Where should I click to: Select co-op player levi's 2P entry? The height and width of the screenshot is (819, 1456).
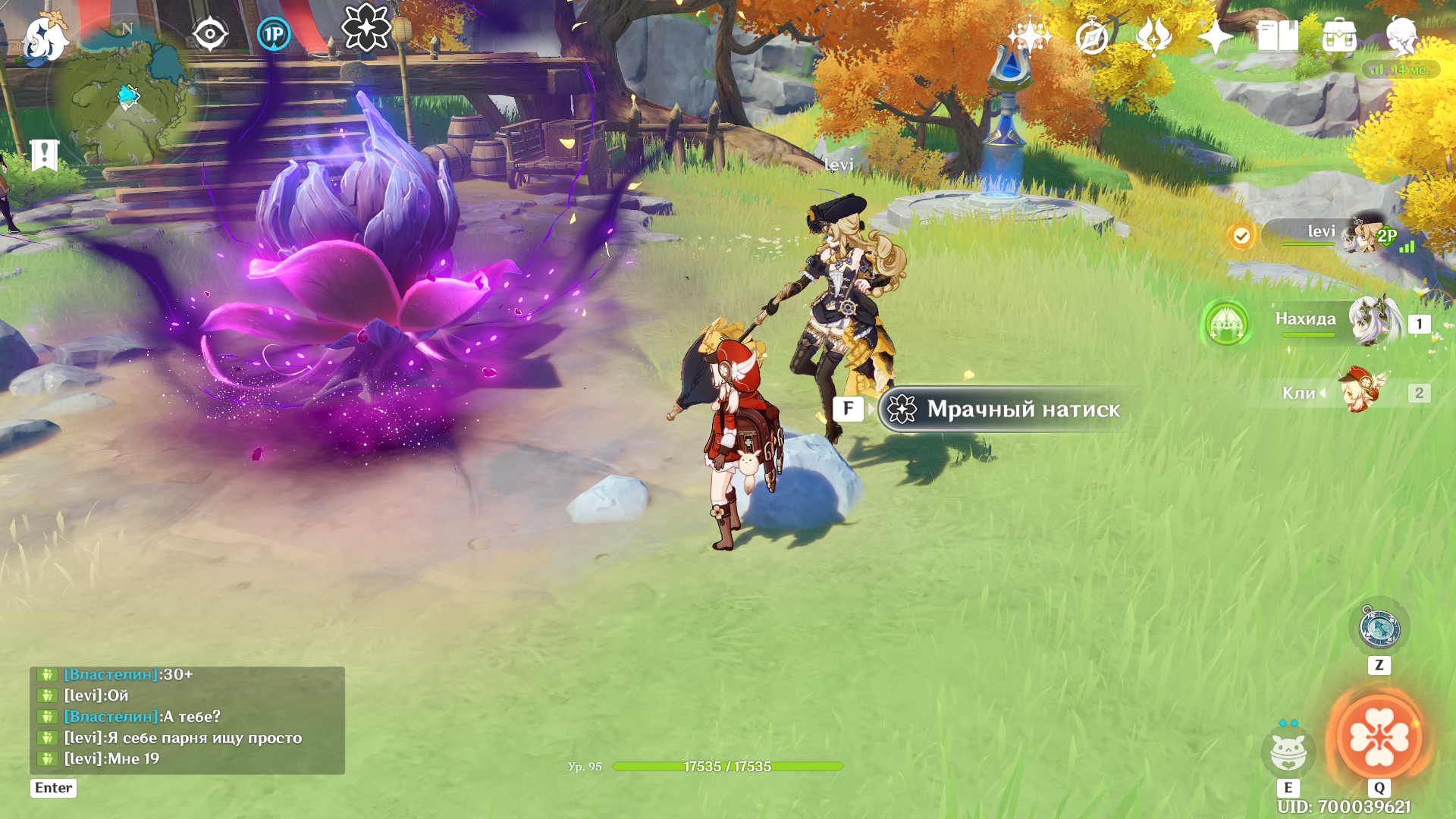pyautogui.click(x=1335, y=235)
